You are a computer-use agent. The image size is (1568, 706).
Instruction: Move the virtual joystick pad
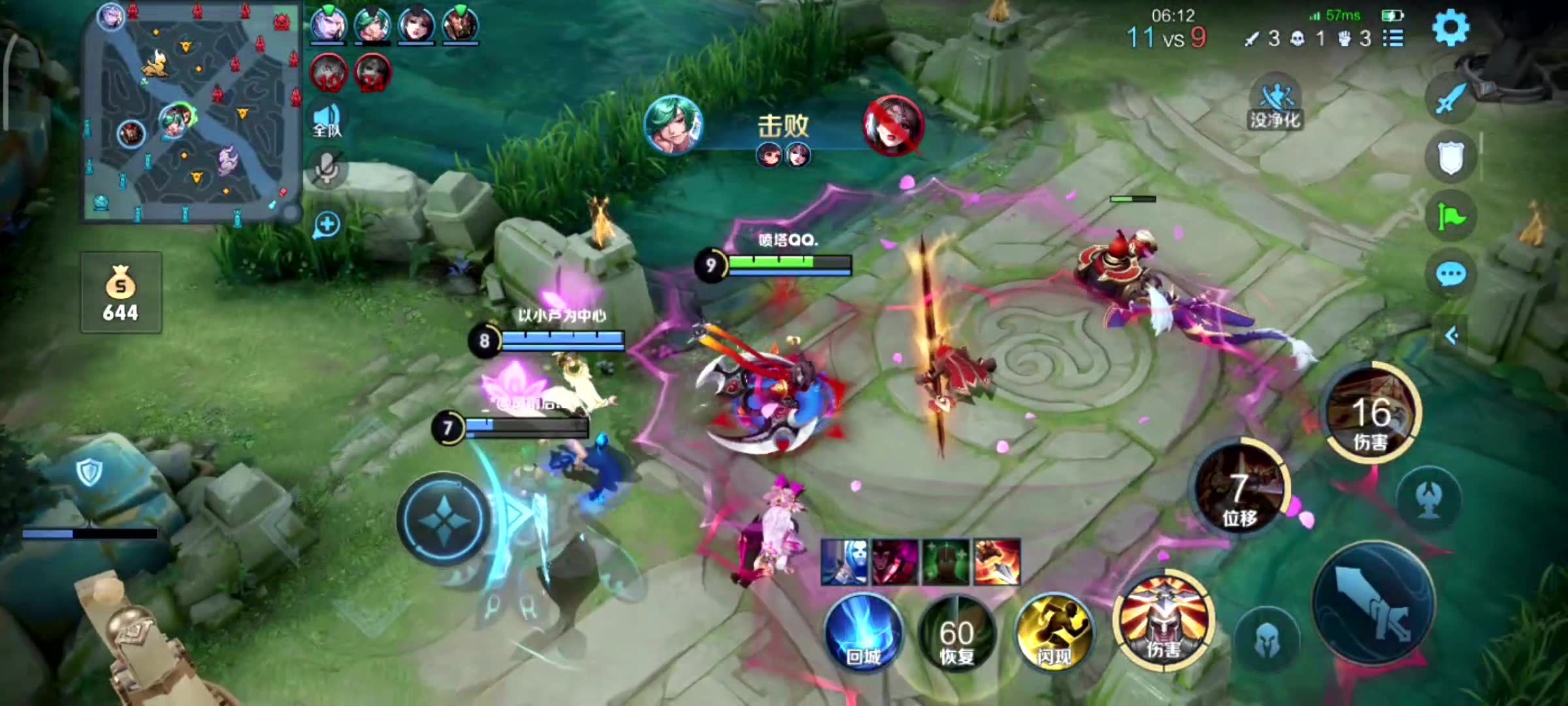pos(444,518)
